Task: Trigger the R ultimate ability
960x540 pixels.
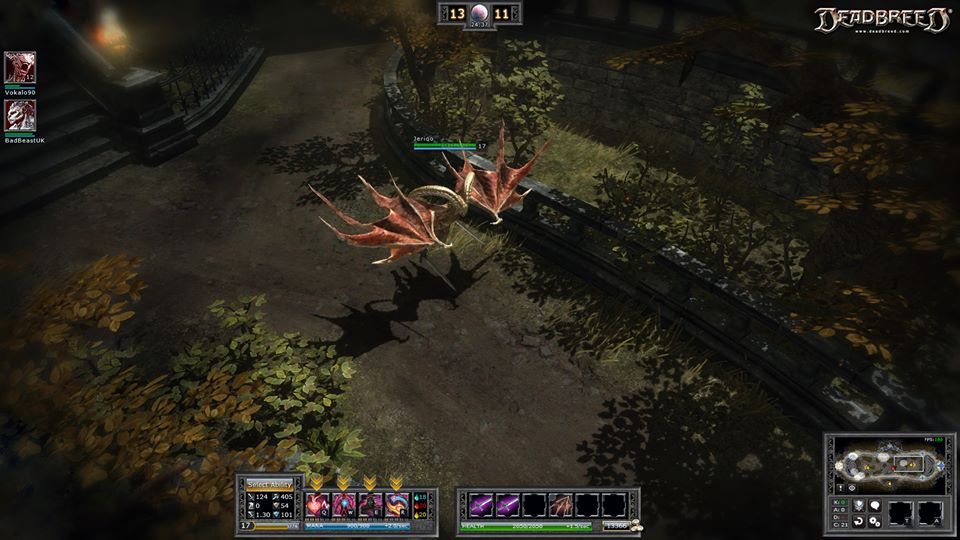Action: point(396,505)
